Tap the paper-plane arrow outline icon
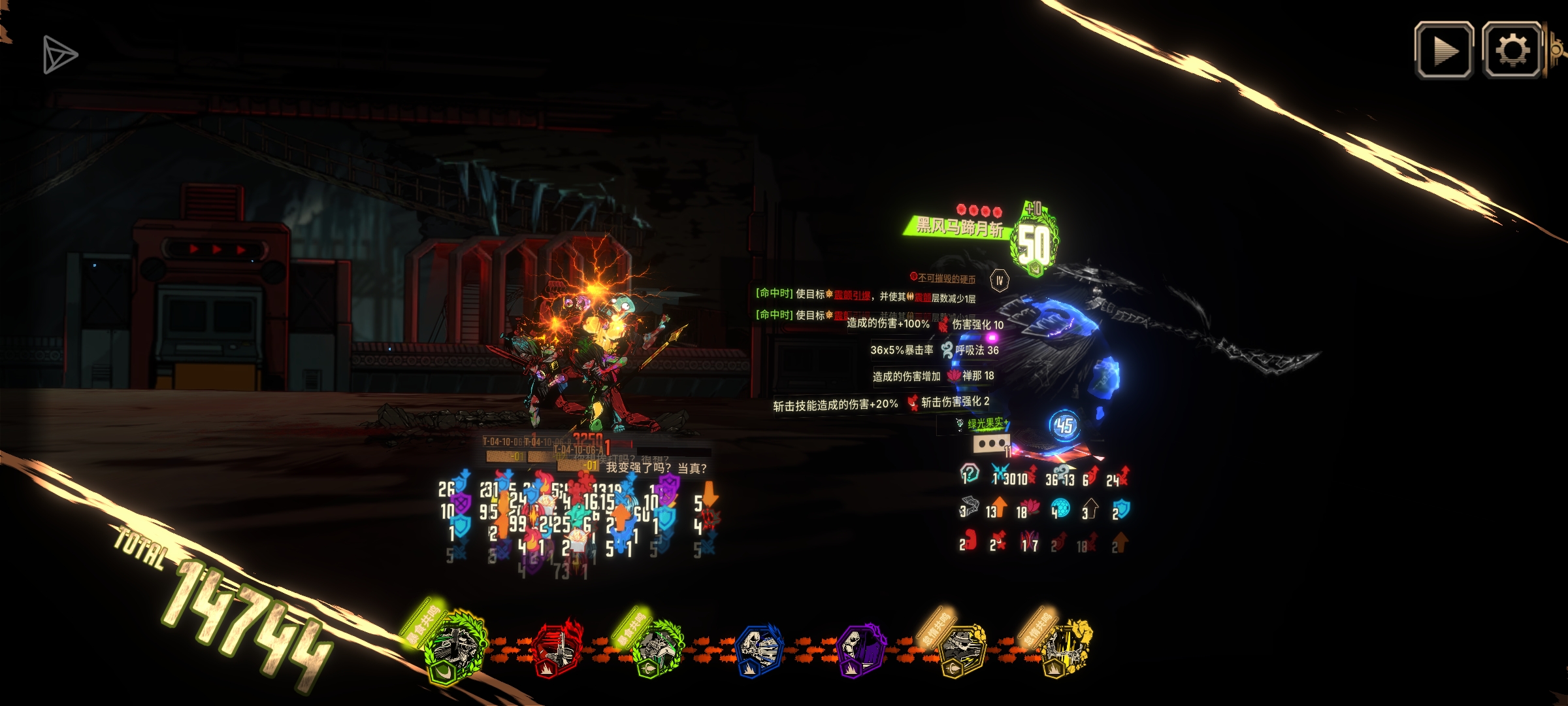Viewport: 1568px width, 706px height. [59, 55]
